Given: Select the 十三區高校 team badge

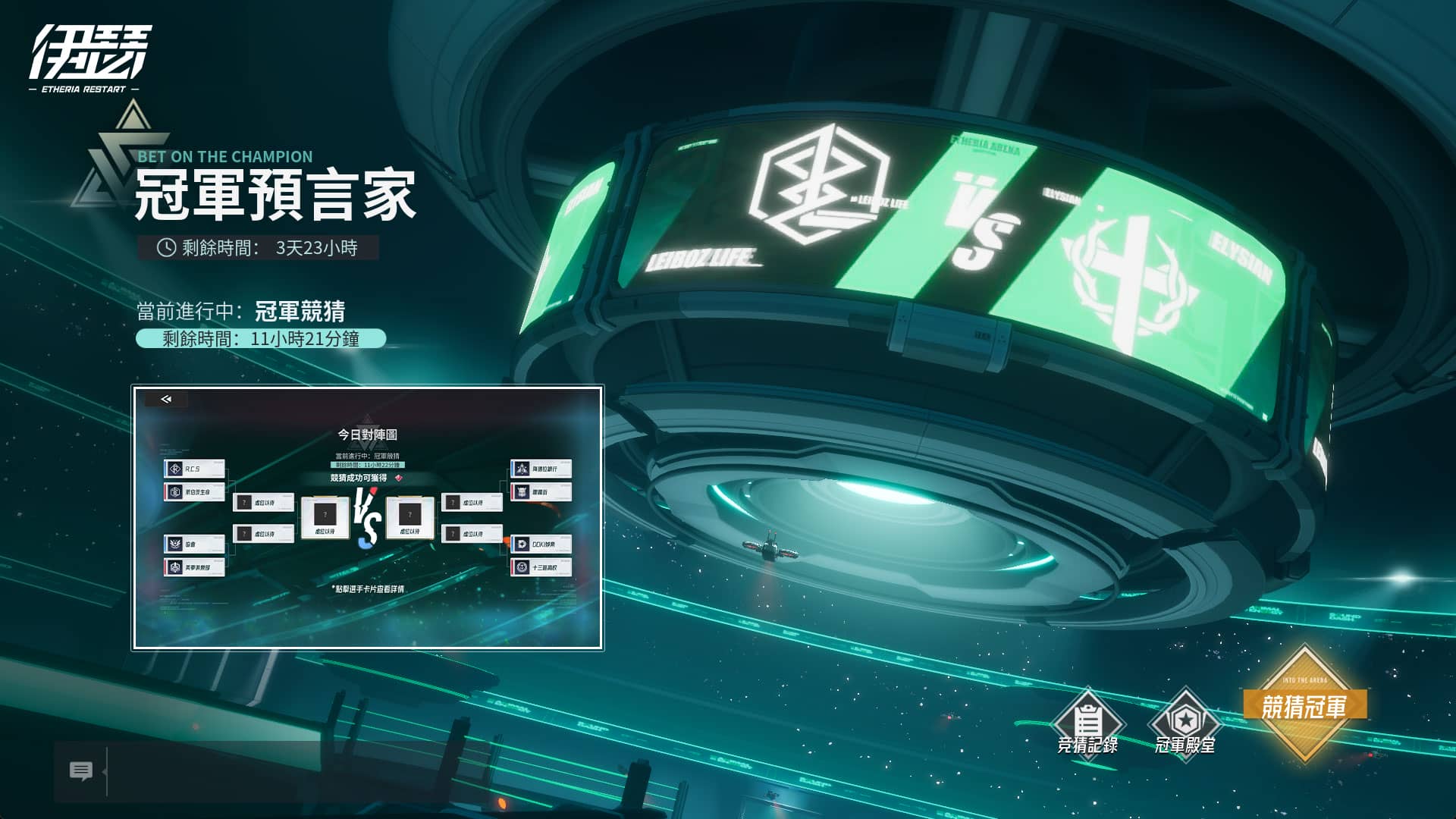Looking at the screenshot, I should 524,568.
